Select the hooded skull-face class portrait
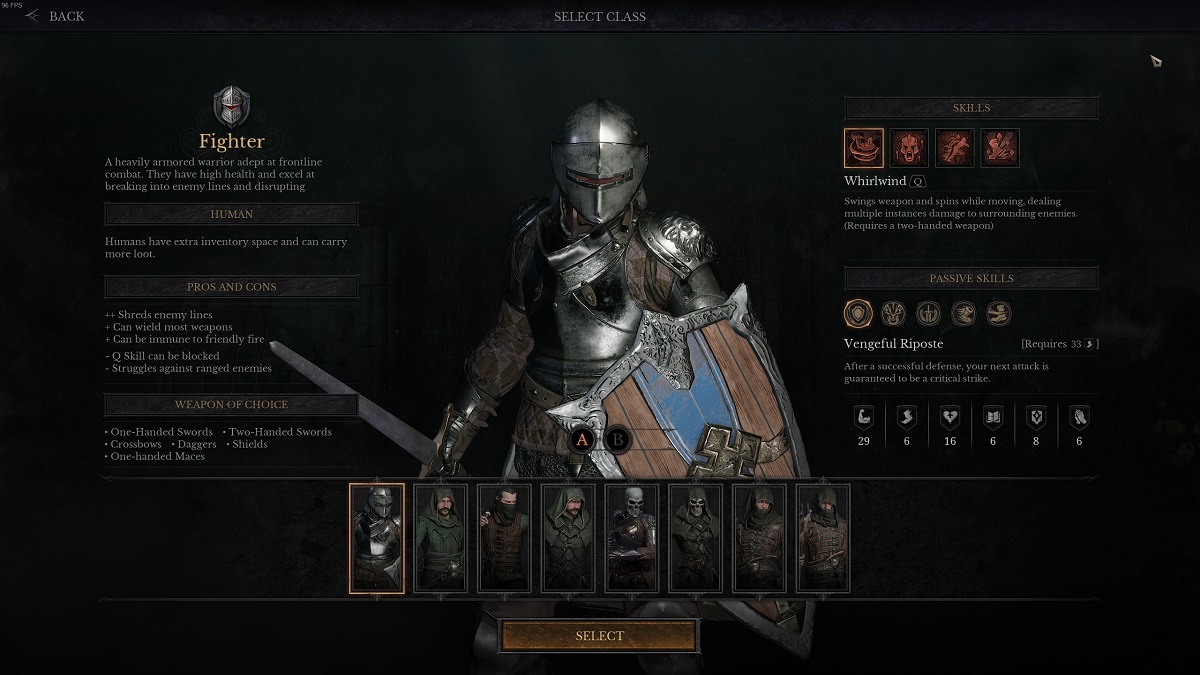Image resolution: width=1200 pixels, height=675 pixels. click(695, 538)
